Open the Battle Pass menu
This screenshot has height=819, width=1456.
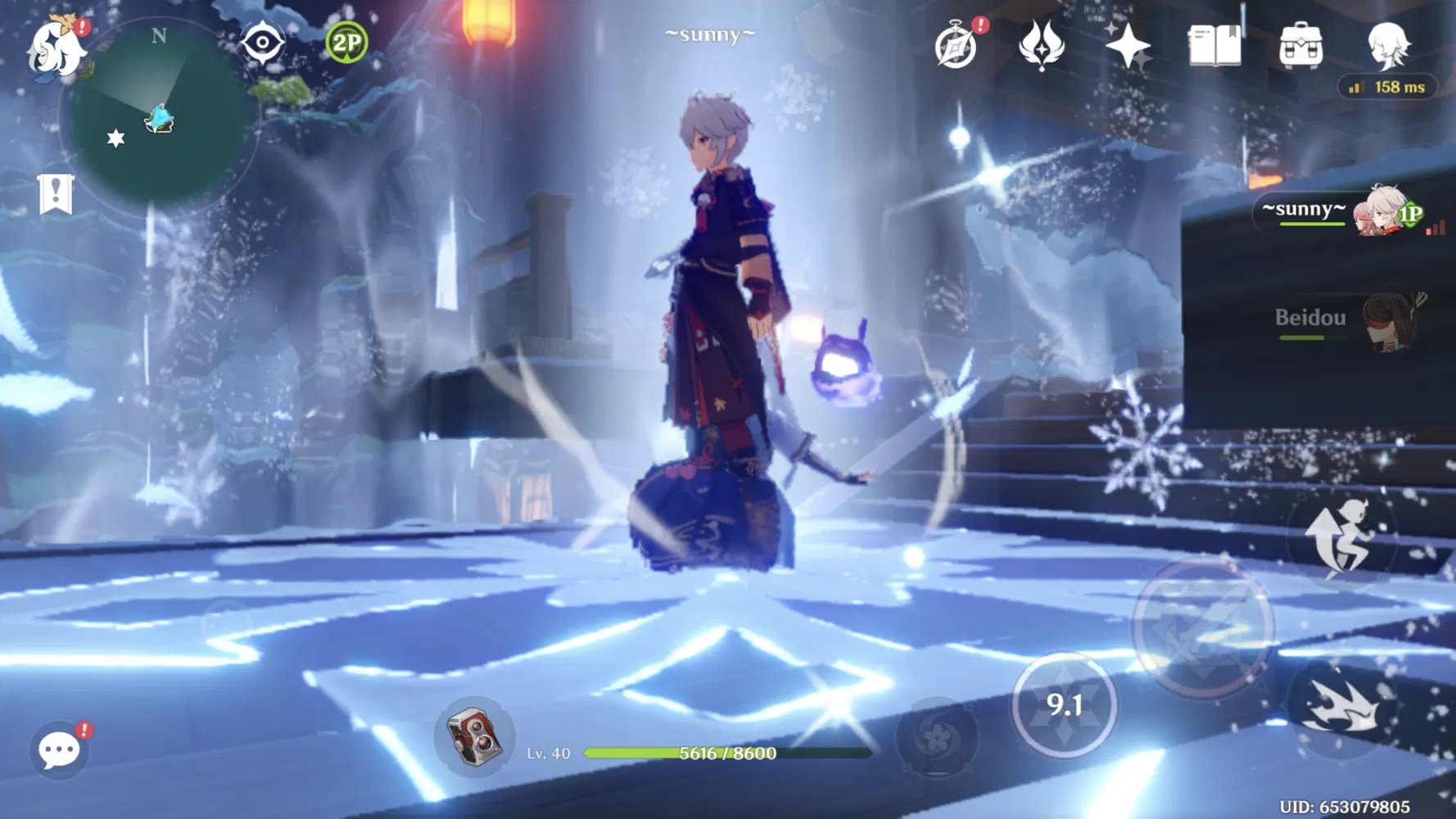click(x=1130, y=47)
